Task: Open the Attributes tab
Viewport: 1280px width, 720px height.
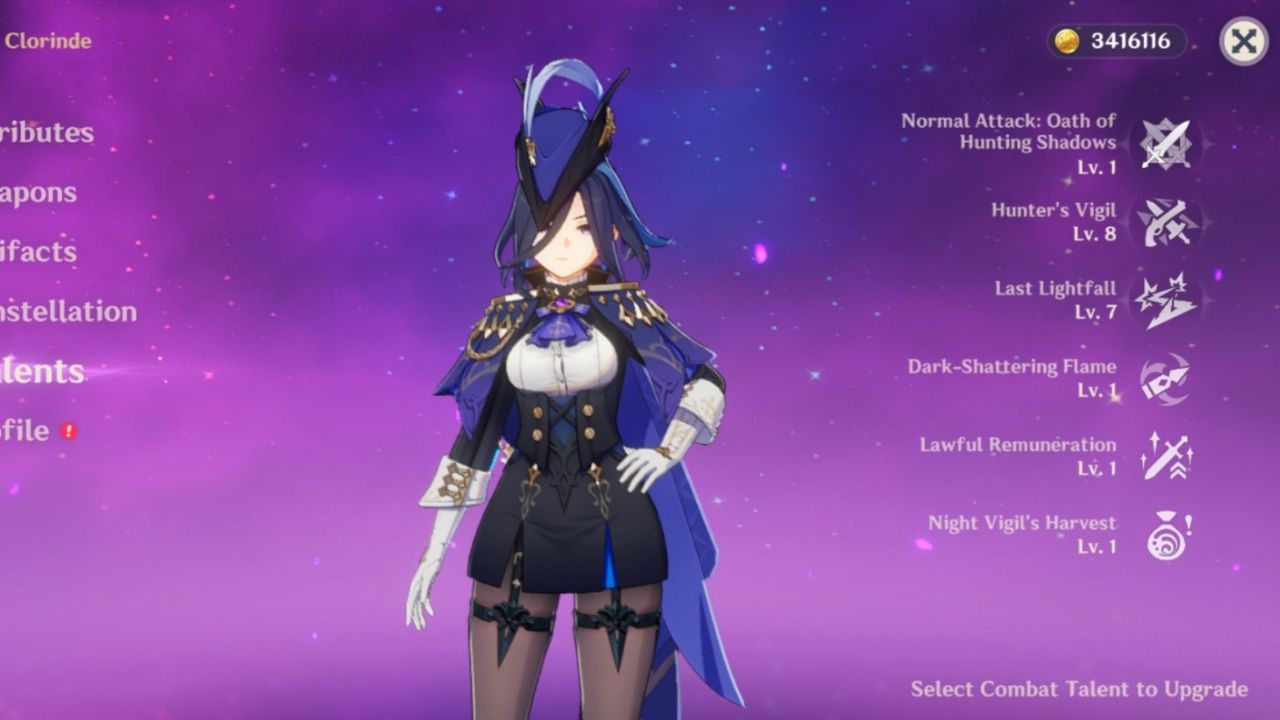Action: click(x=46, y=133)
